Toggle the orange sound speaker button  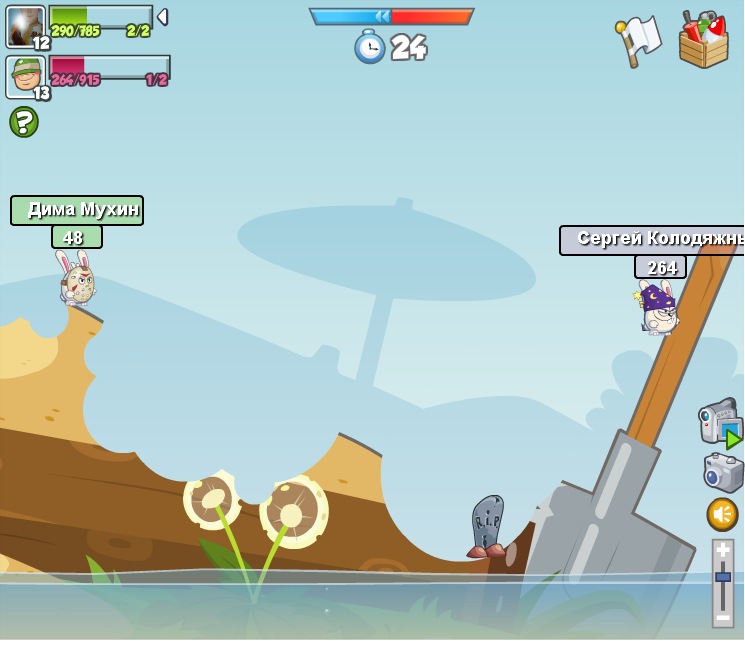click(x=722, y=514)
